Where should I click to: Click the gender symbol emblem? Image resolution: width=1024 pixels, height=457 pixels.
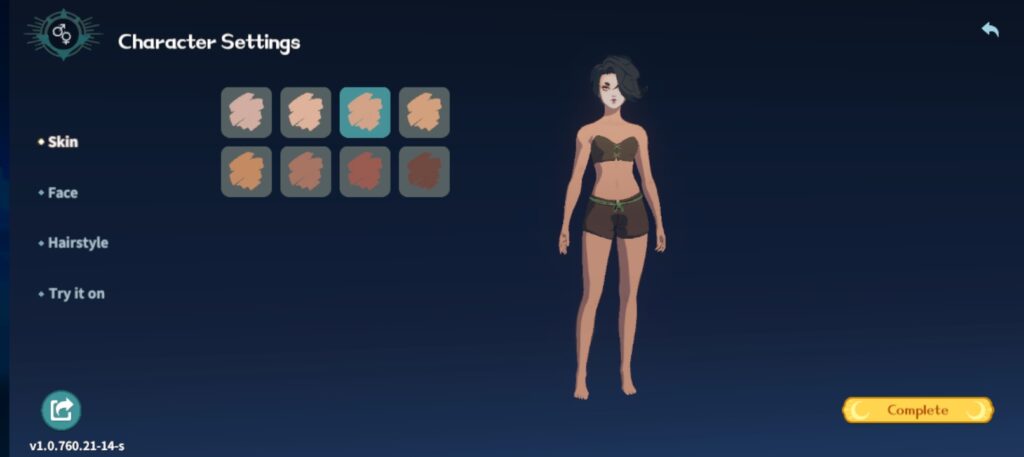point(63,35)
